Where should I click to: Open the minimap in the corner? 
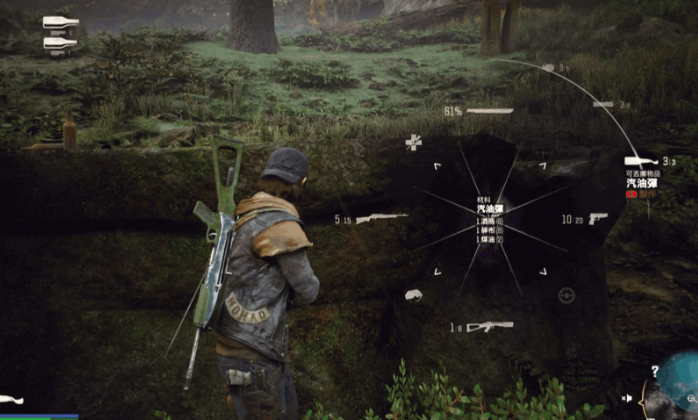pyautogui.click(x=678, y=387)
